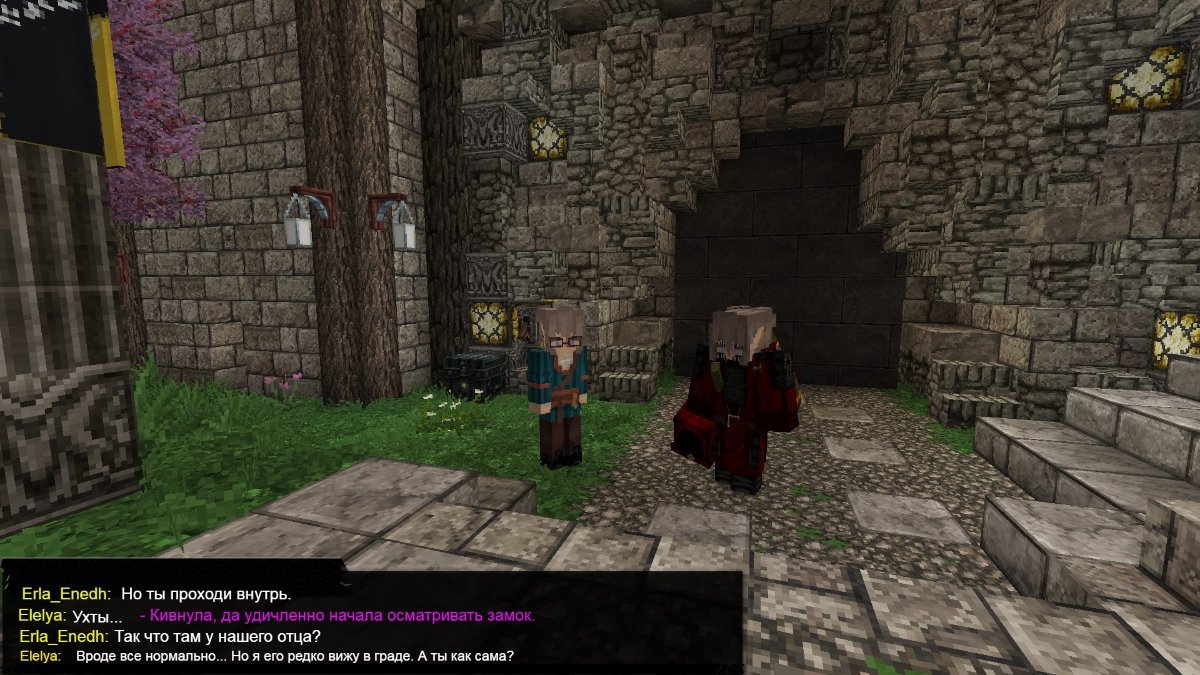Screen dimensions: 1200x675
Task: Select the pink action text about Кивнула
Action: 337,616
